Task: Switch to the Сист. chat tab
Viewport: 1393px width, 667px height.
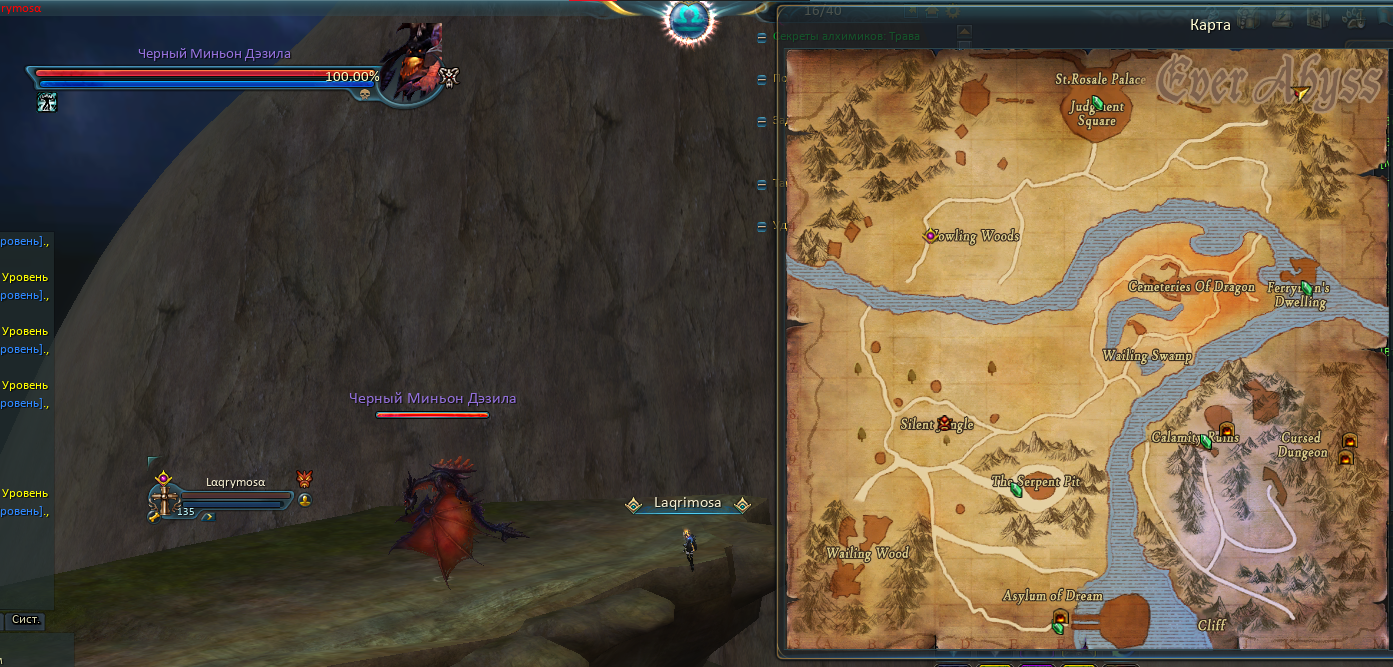Action: [26, 620]
